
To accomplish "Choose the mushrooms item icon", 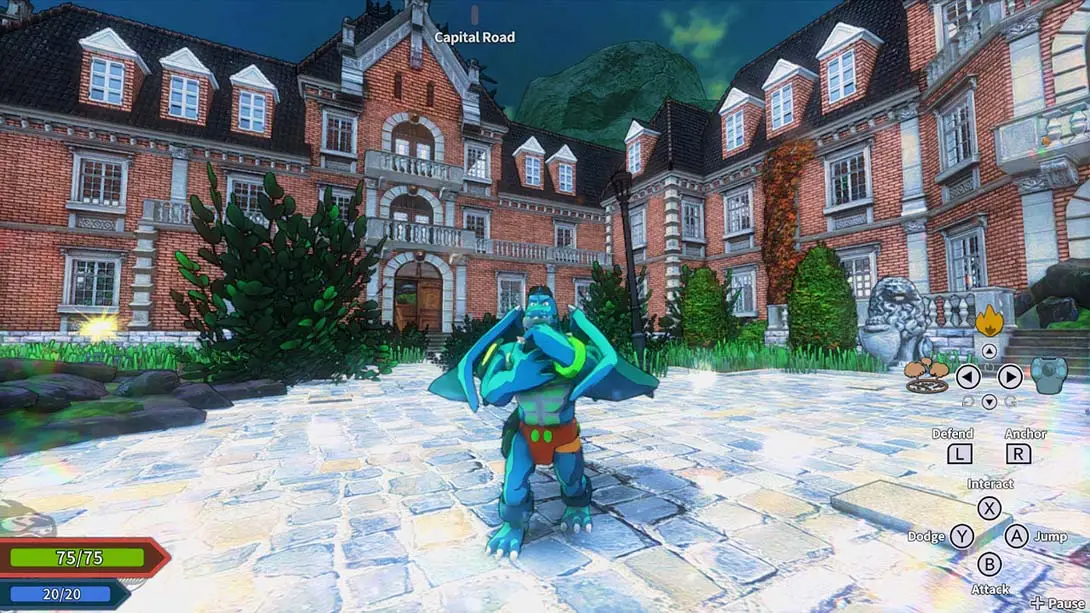I will point(927,375).
